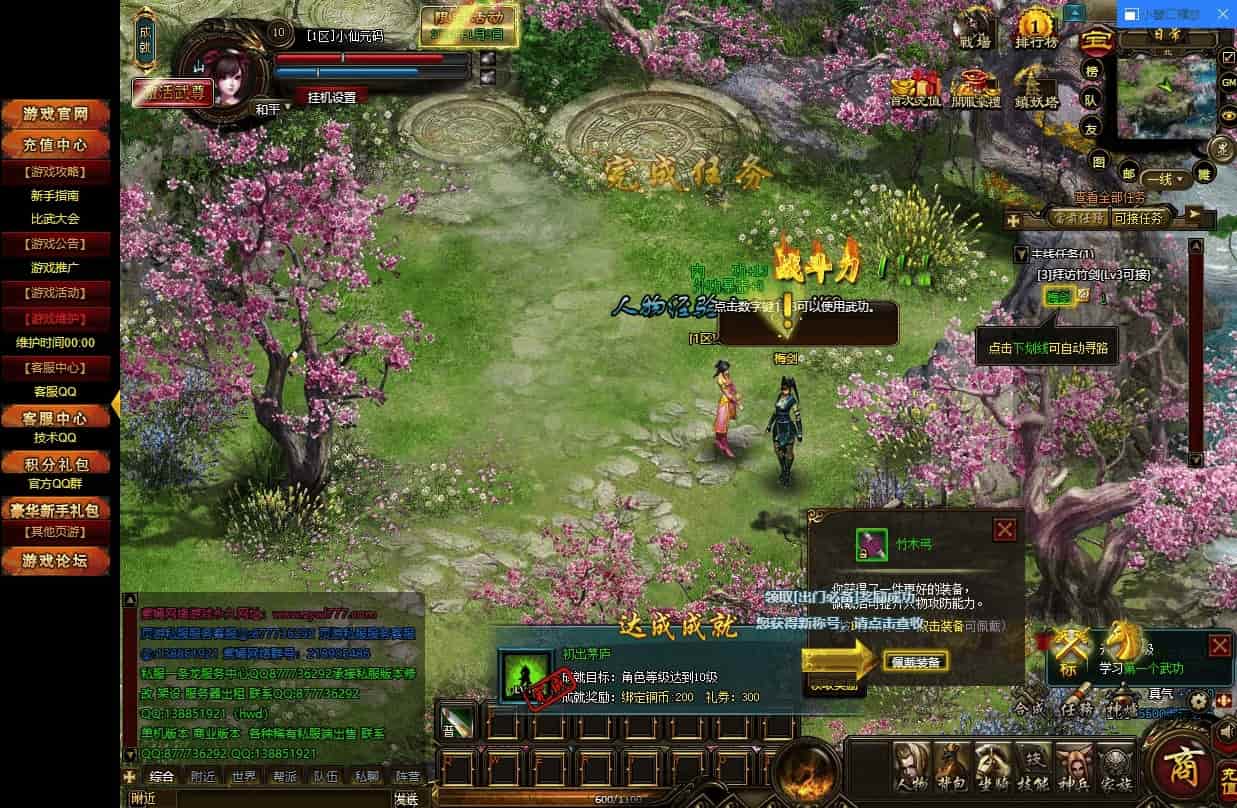Open the 首次充值 first recharge gift

click(x=915, y=87)
